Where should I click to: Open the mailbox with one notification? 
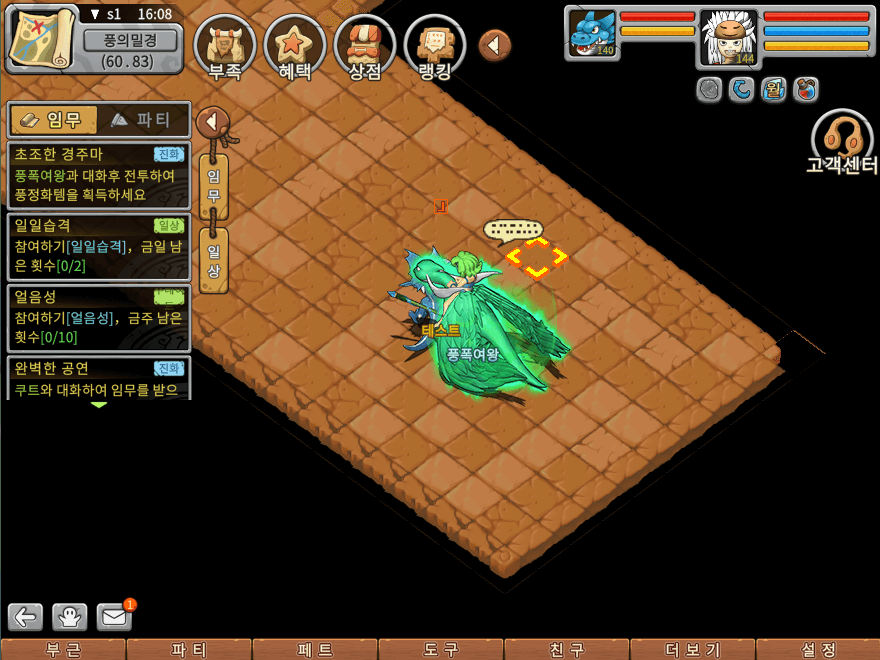[x=114, y=617]
